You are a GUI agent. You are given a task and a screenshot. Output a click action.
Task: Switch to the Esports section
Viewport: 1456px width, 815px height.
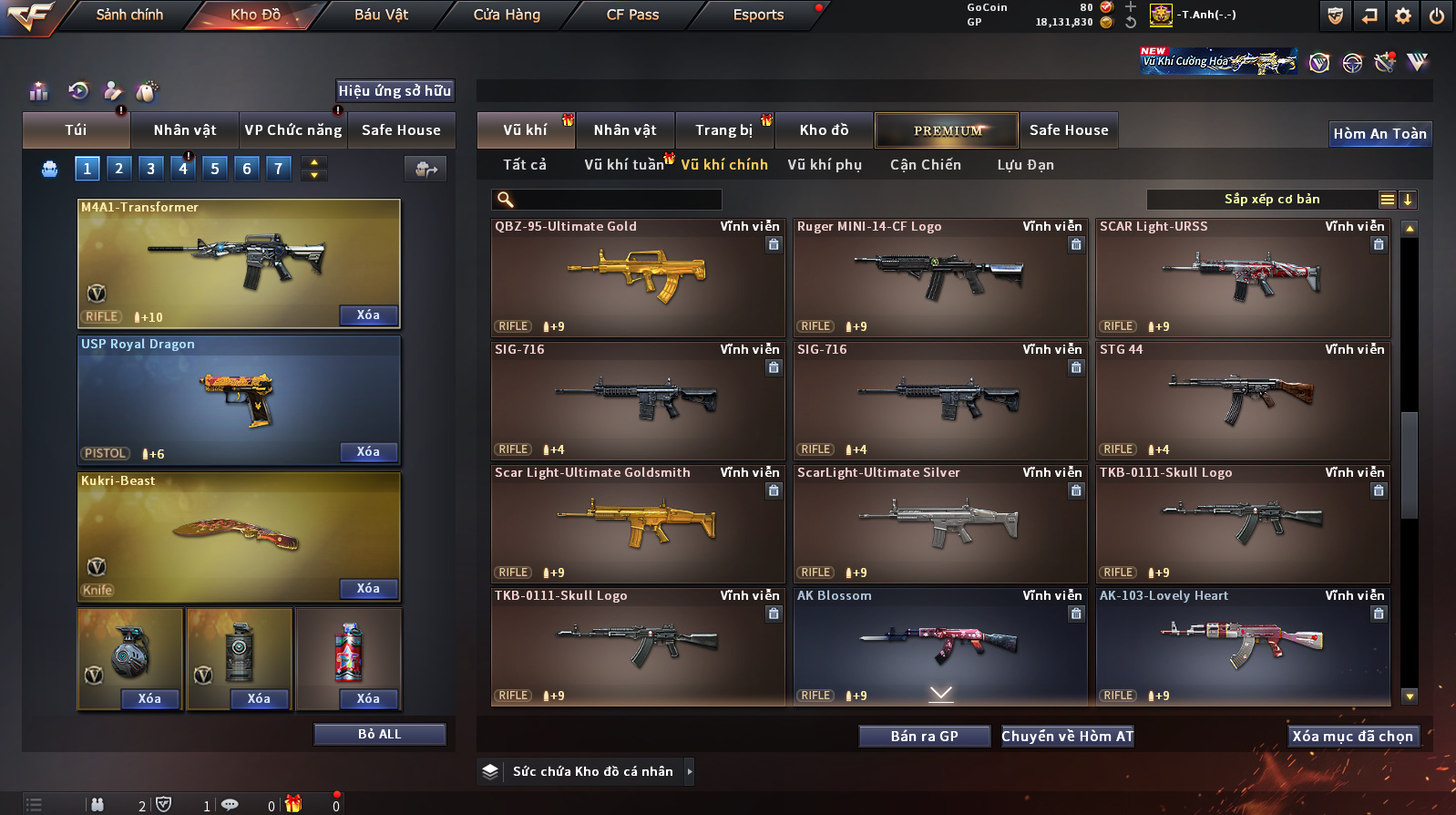click(758, 15)
